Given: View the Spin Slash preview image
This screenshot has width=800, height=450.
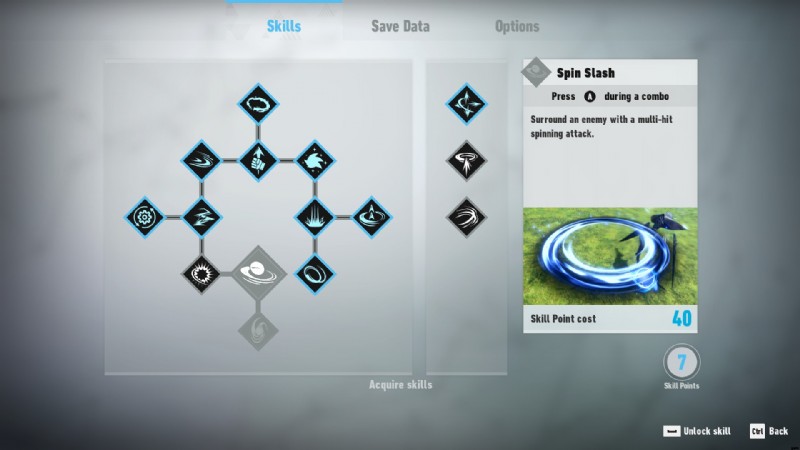Looking at the screenshot, I should point(610,255).
